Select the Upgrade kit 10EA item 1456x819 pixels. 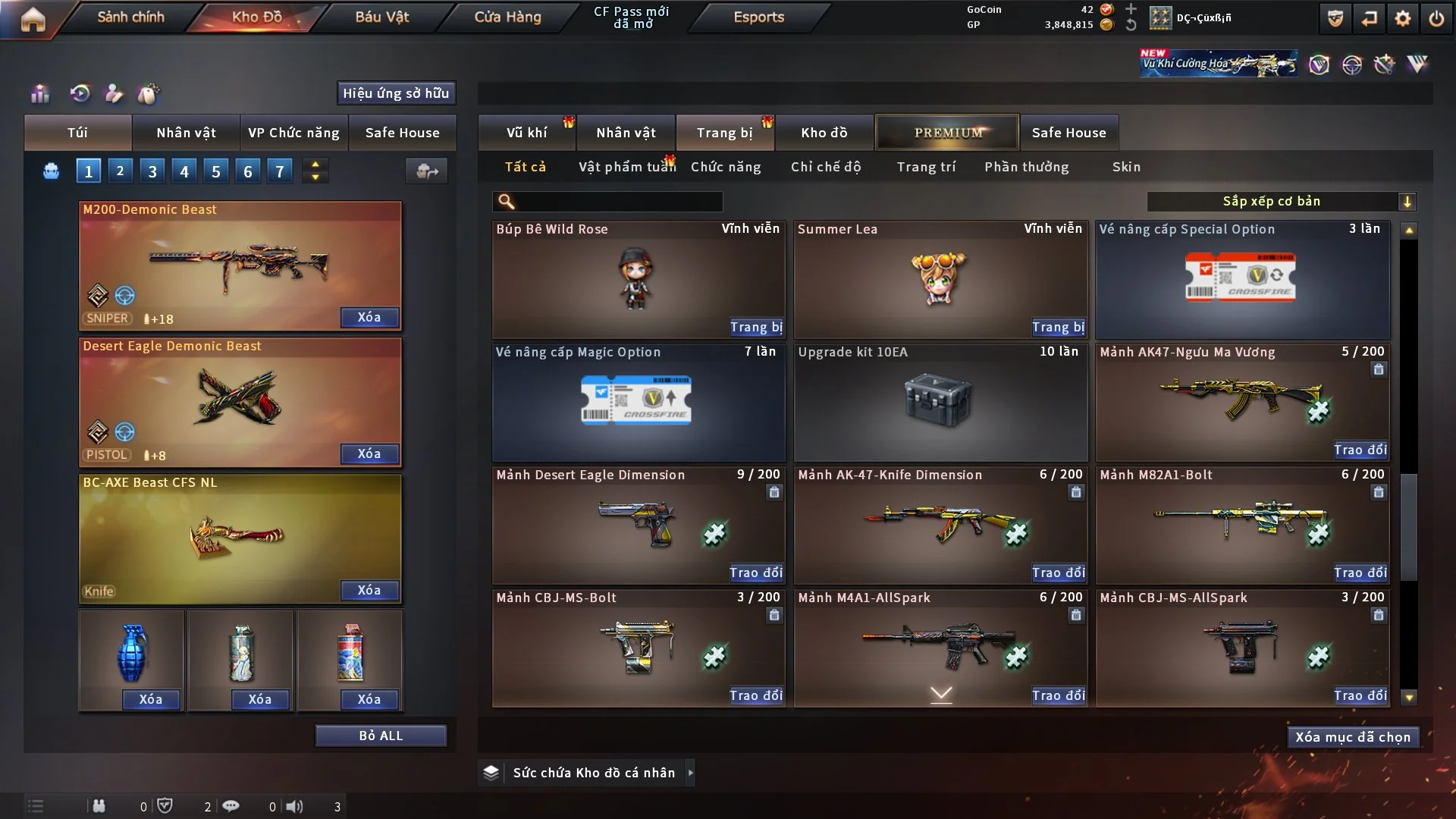click(940, 402)
